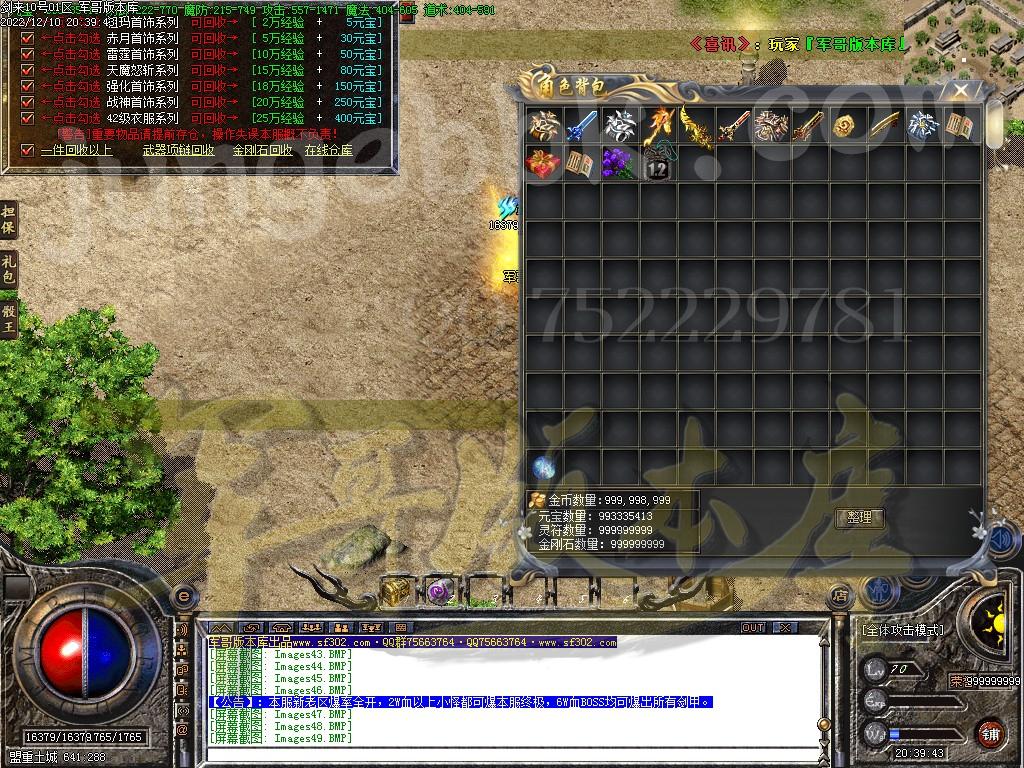Image resolution: width=1024 pixels, height=768 pixels.
Task: Close the character backpack window
Action: pyautogui.click(x=961, y=90)
